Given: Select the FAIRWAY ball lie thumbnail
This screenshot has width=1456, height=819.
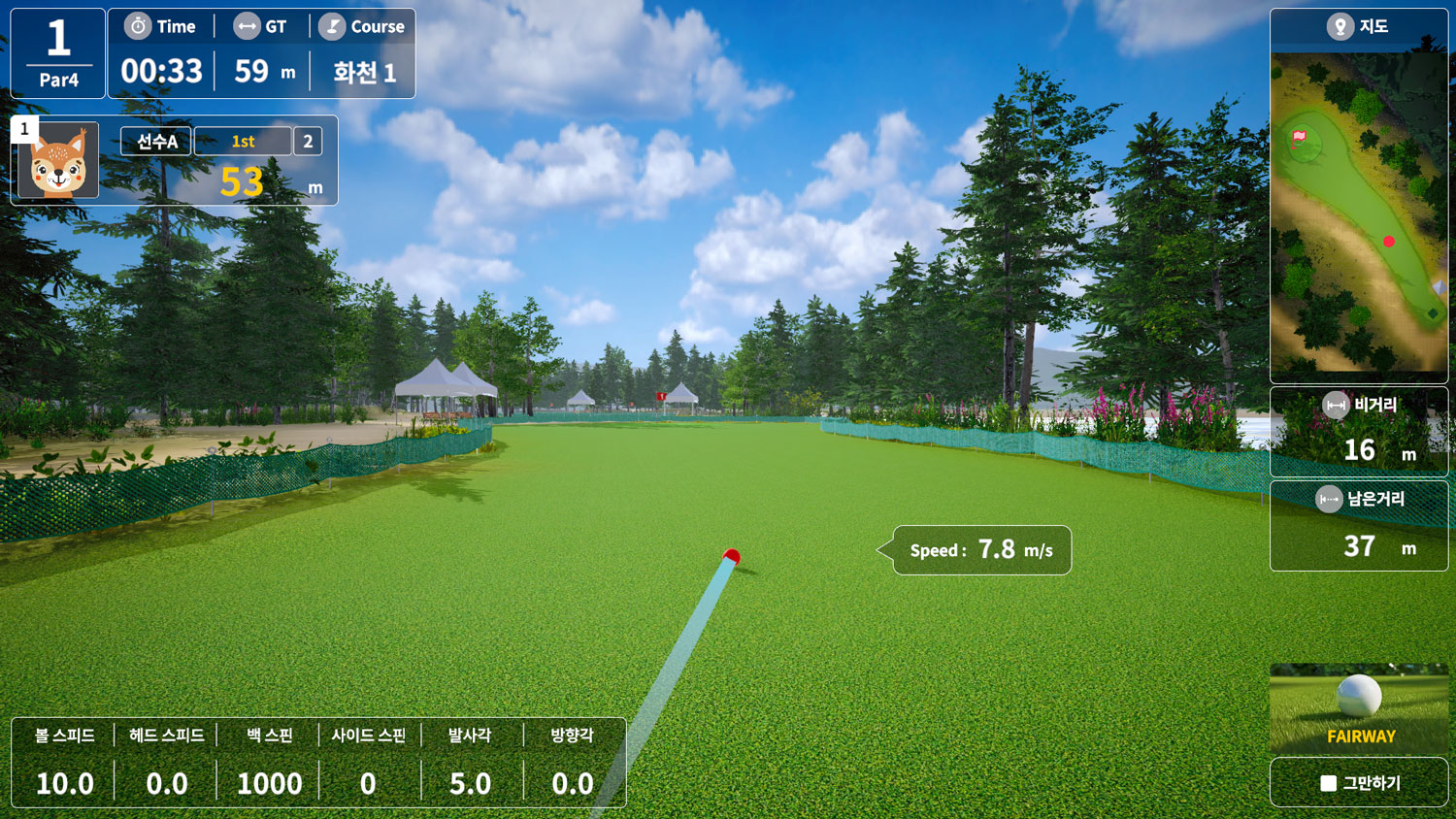Looking at the screenshot, I should click(1359, 709).
